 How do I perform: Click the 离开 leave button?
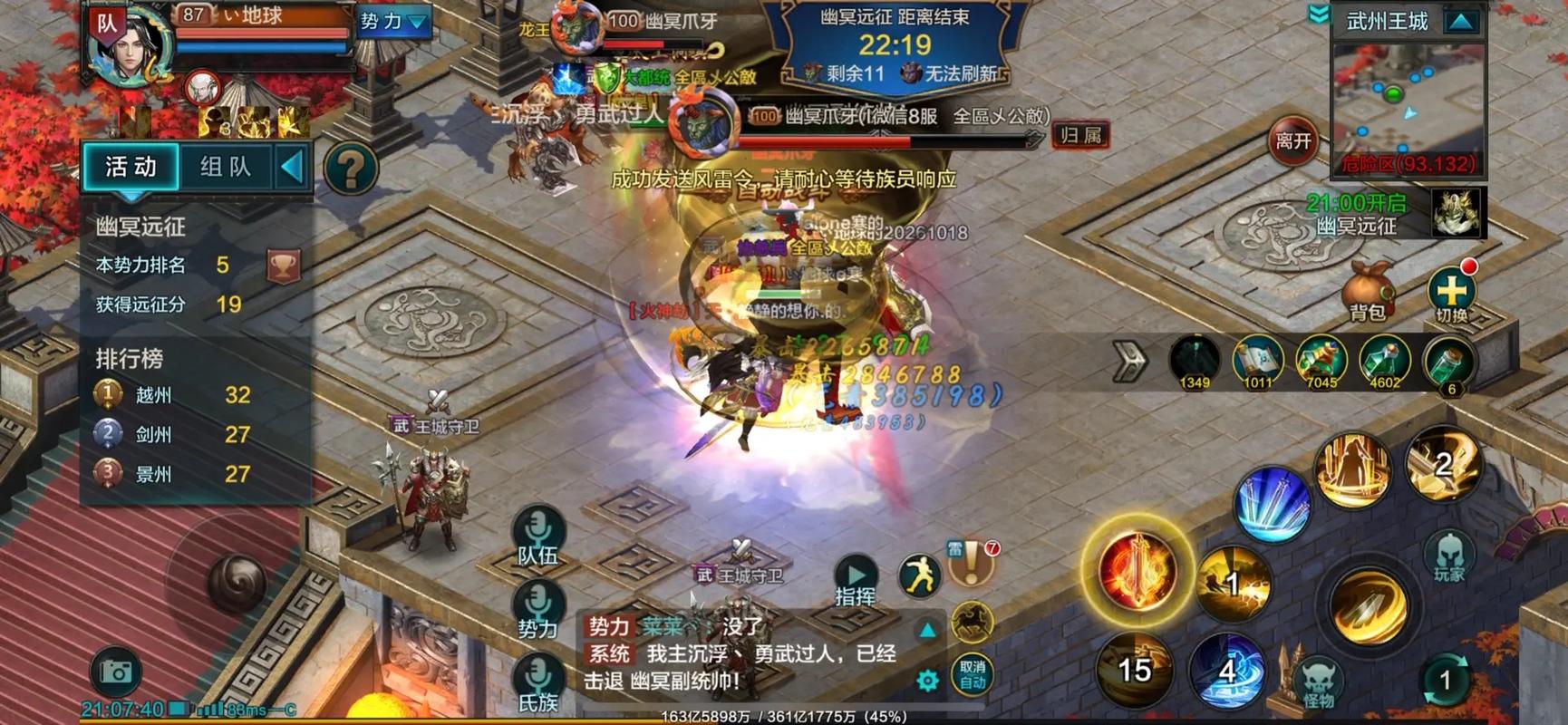coord(1293,140)
